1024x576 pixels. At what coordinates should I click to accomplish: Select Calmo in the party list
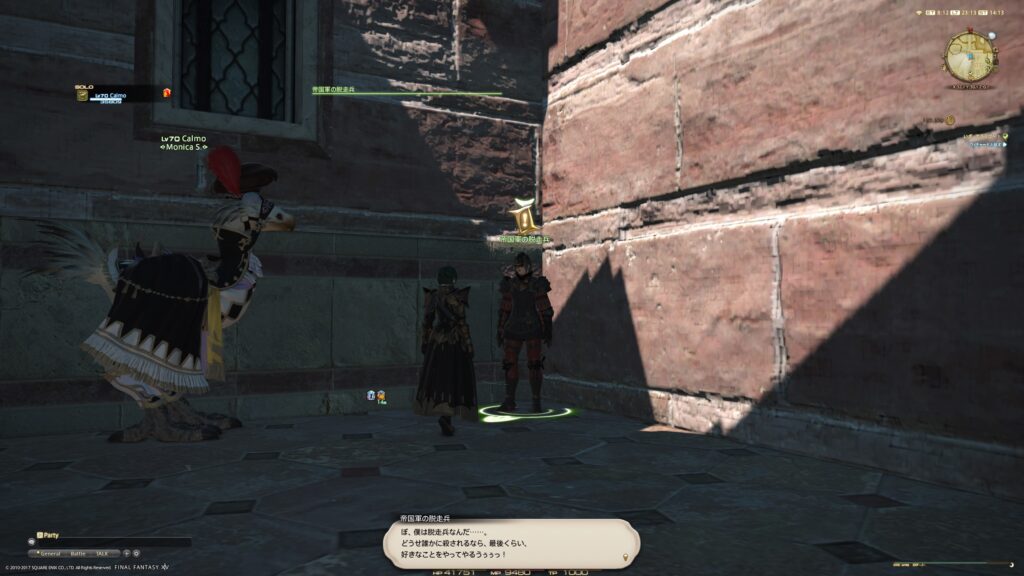coord(113,93)
